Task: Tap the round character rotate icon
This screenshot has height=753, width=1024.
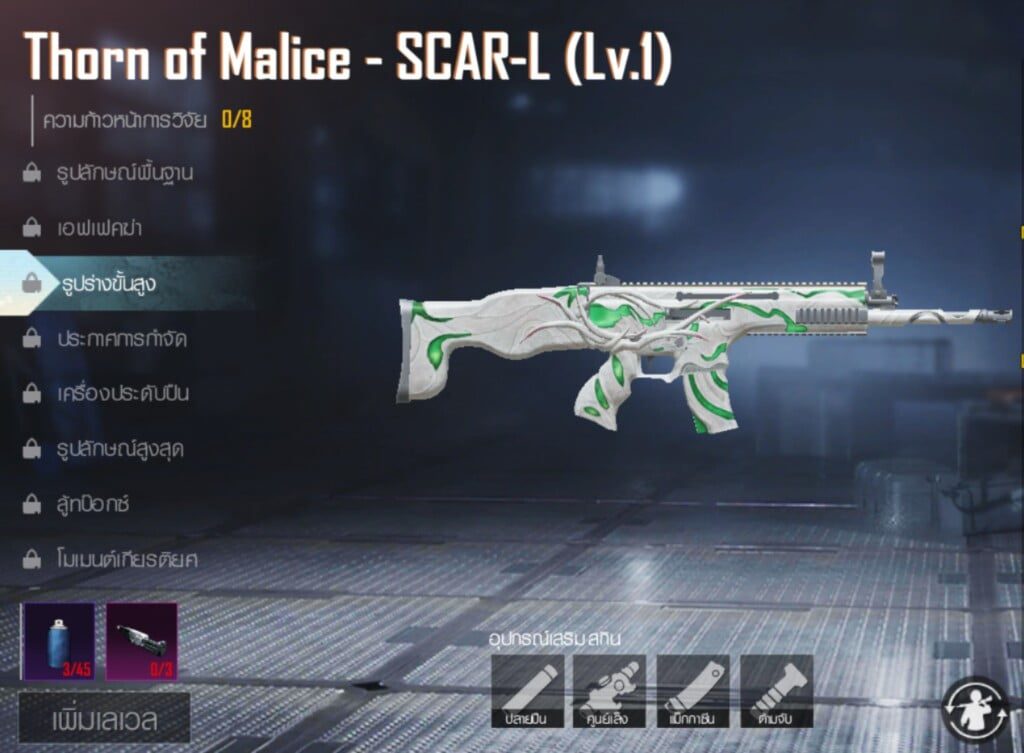Action: point(974,709)
